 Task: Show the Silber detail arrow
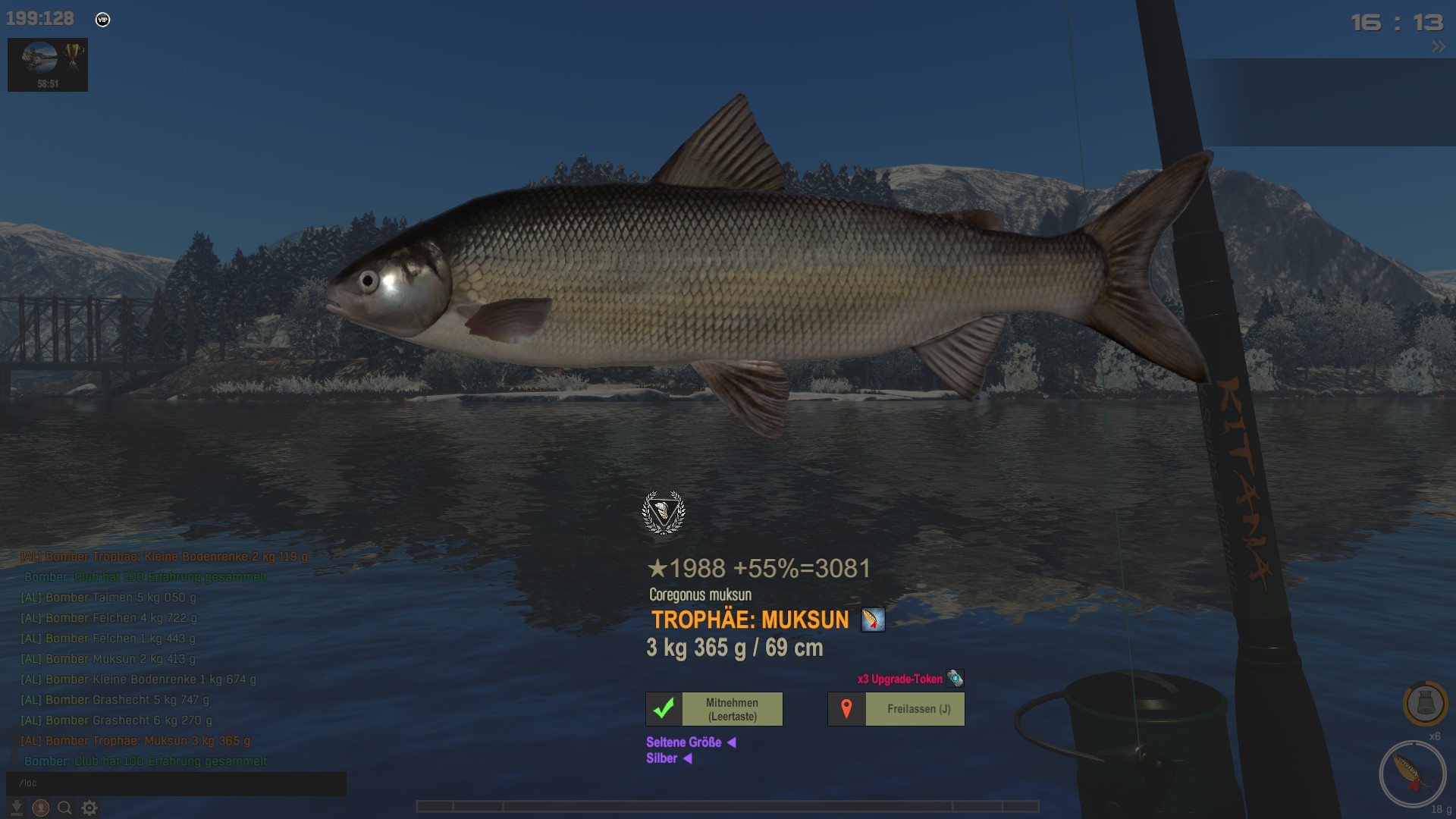click(x=688, y=758)
